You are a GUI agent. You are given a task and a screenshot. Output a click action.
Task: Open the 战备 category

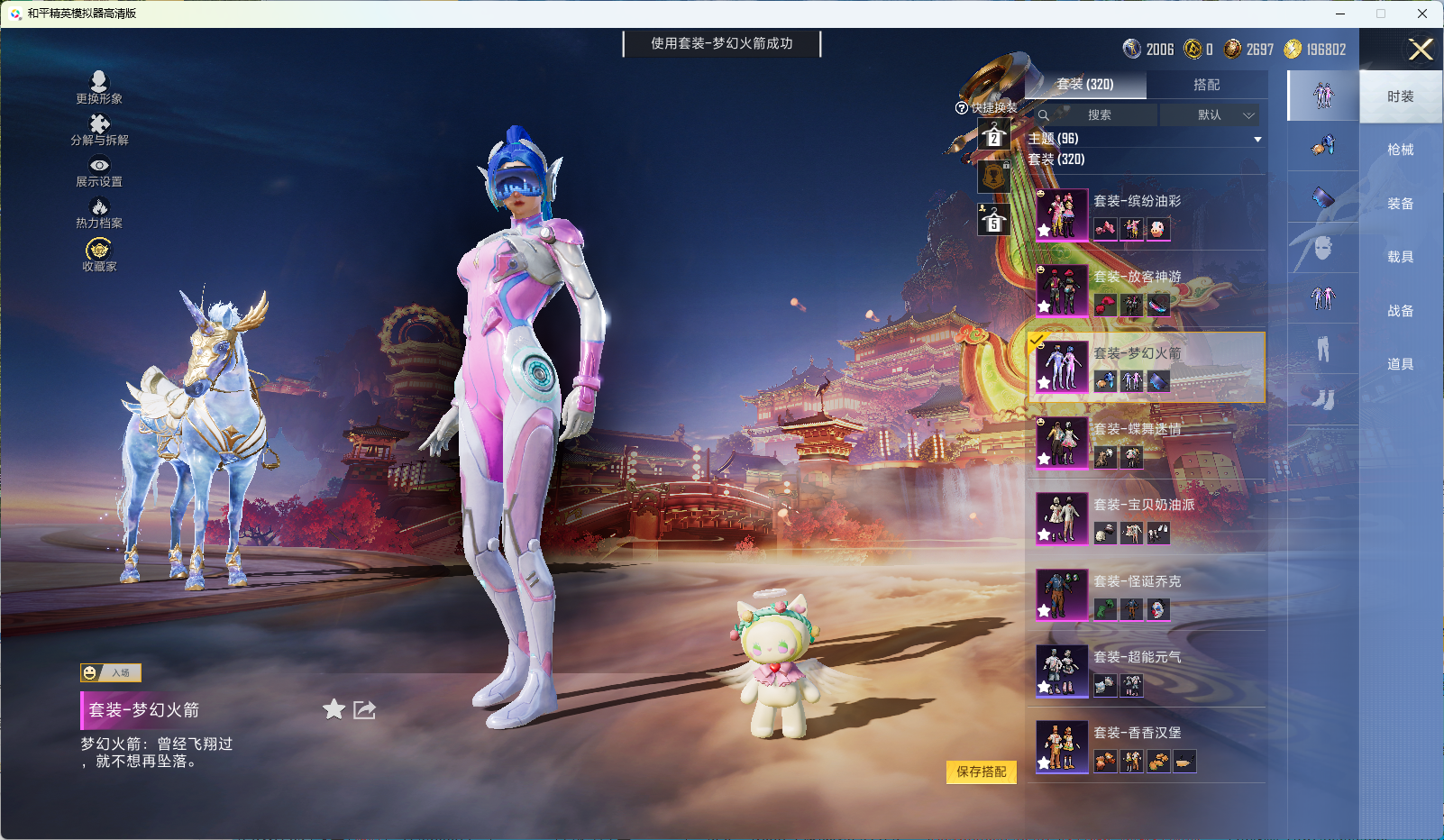(x=1400, y=311)
